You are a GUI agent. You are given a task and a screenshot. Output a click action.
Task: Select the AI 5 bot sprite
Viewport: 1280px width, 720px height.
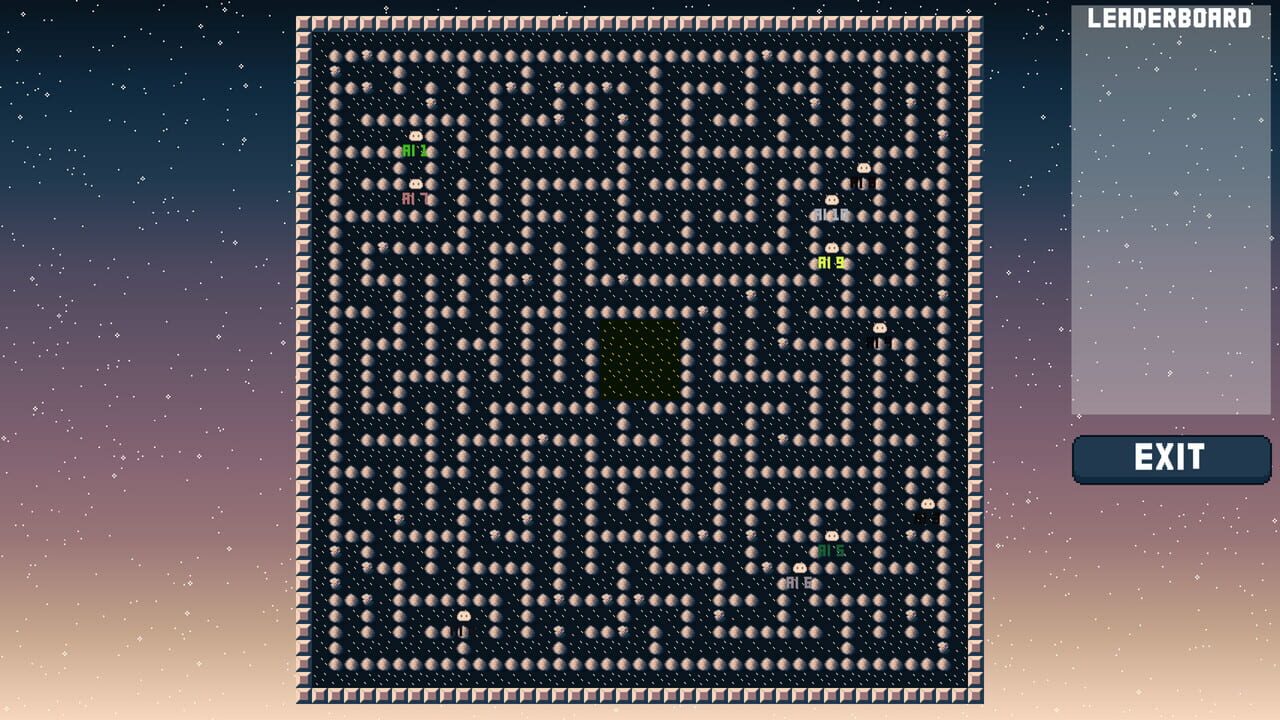click(832, 535)
